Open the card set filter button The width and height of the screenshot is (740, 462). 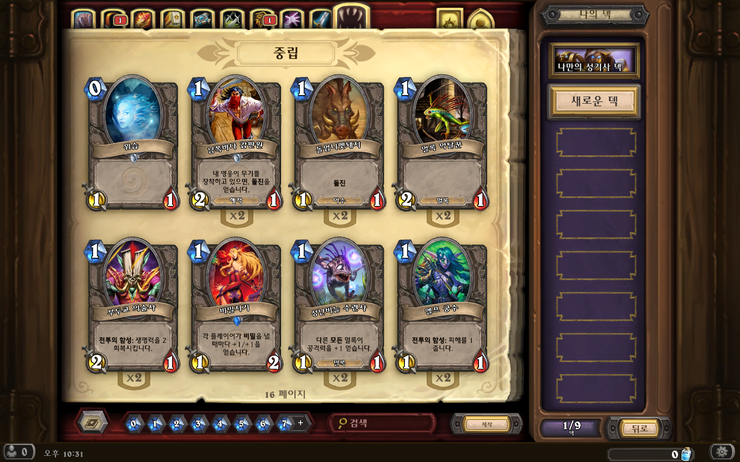tap(93, 422)
